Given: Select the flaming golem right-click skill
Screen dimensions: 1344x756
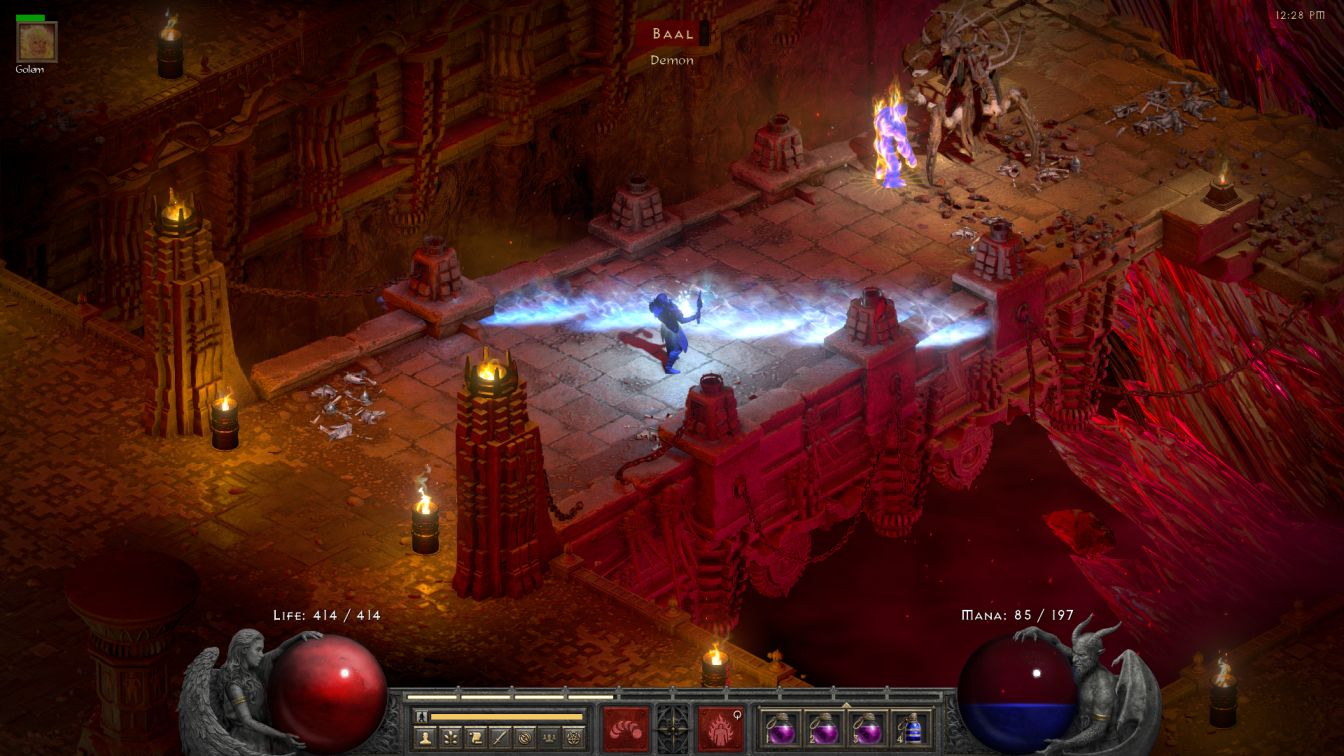Looking at the screenshot, I should [720, 727].
